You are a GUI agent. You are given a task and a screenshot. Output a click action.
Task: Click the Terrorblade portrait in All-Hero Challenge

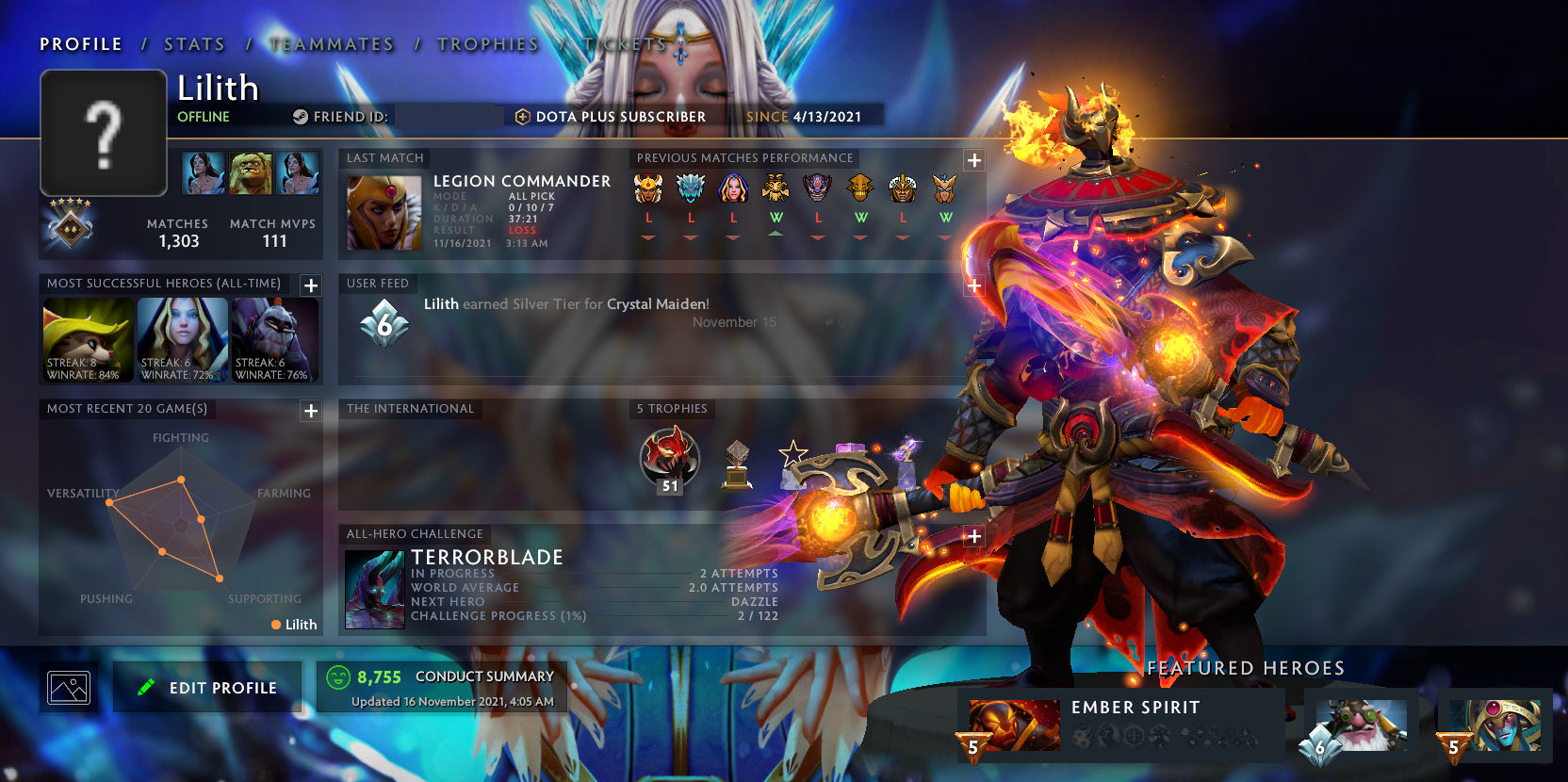[x=374, y=590]
